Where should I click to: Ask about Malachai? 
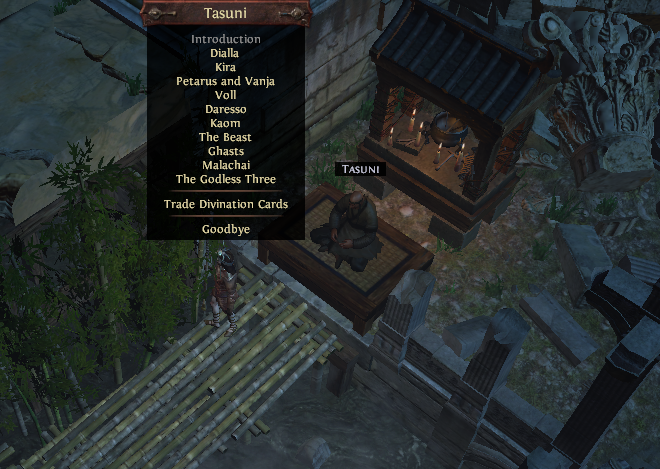tap(226, 165)
